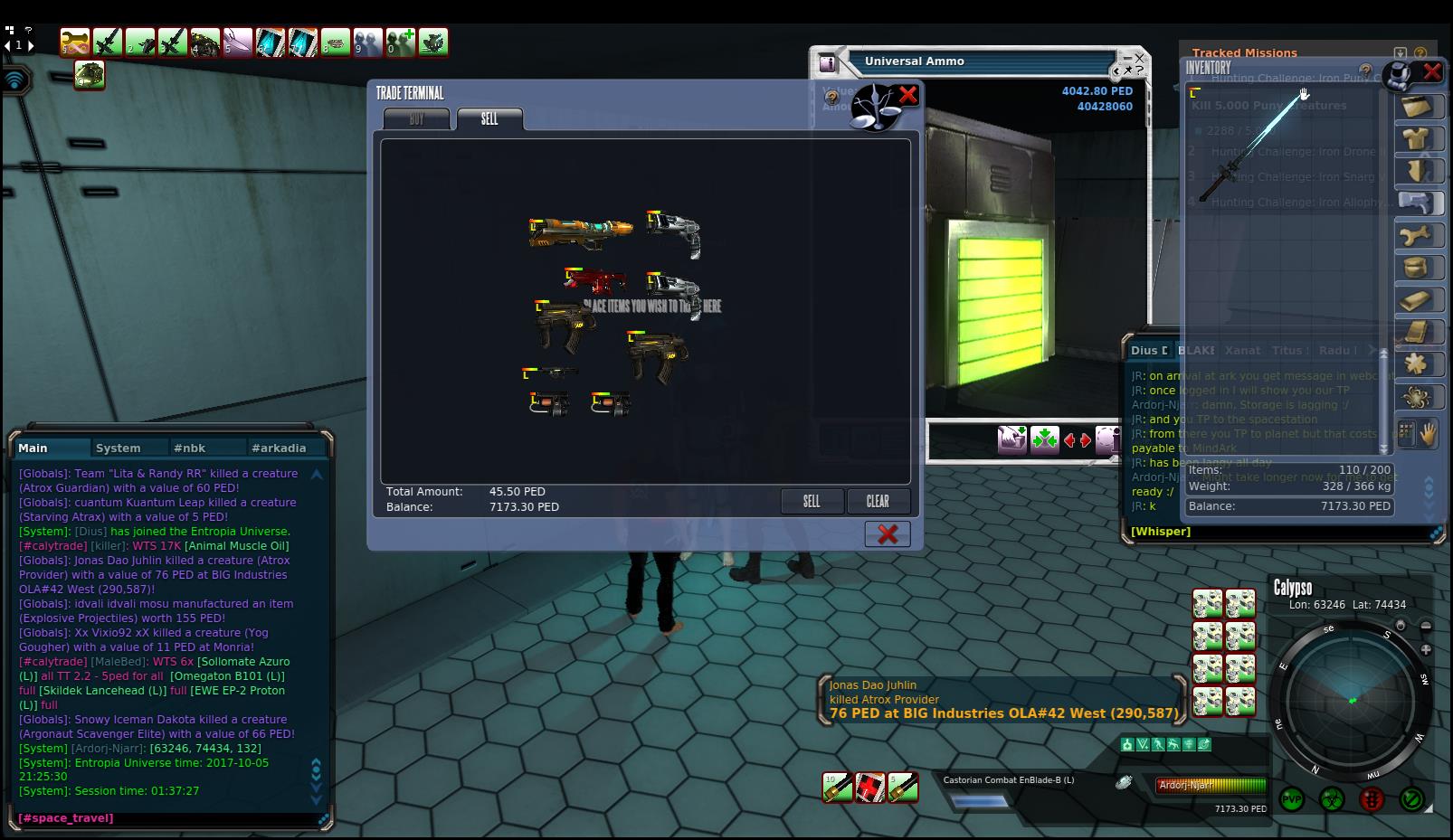This screenshot has width=1453, height=840.
Task: Switch to the #arkadia chat channel
Action: (x=279, y=448)
